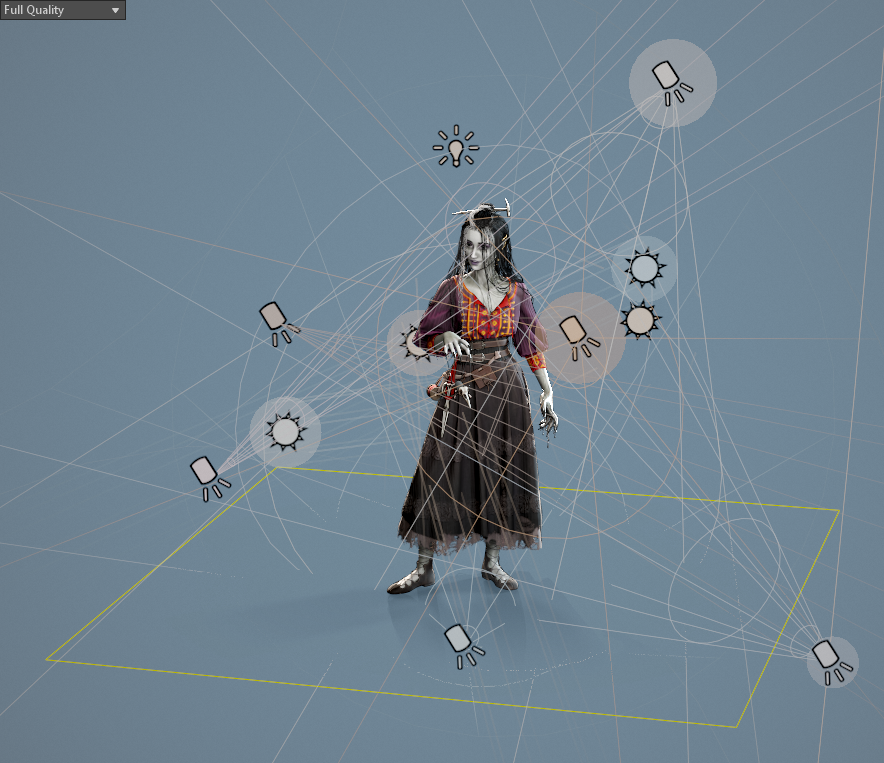The width and height of the screenshot is (884, 763).
Task: Select the light bulb omni light gizmo
Action: point(456,148)
